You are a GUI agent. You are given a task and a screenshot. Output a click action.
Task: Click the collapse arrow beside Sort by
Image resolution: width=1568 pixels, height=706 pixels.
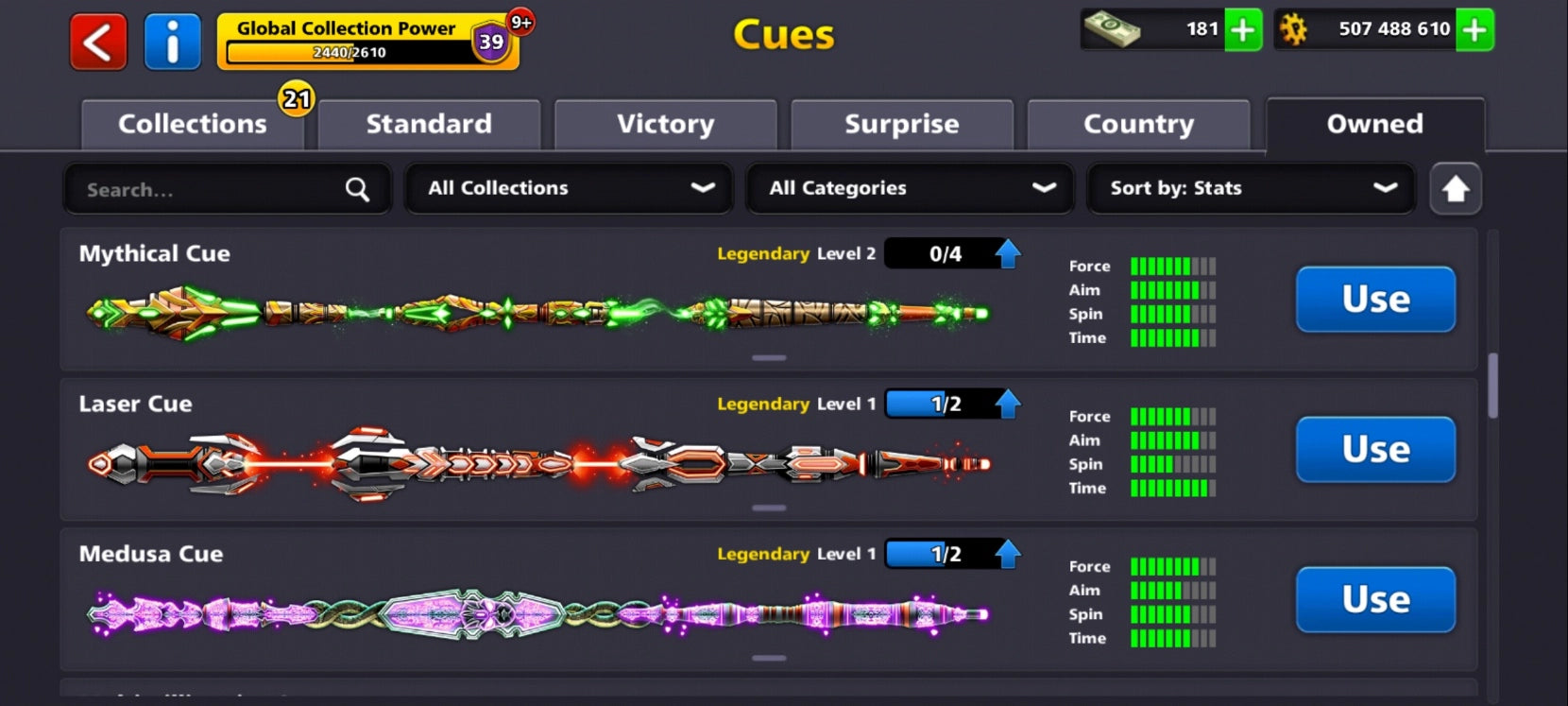pos(1455,189)
